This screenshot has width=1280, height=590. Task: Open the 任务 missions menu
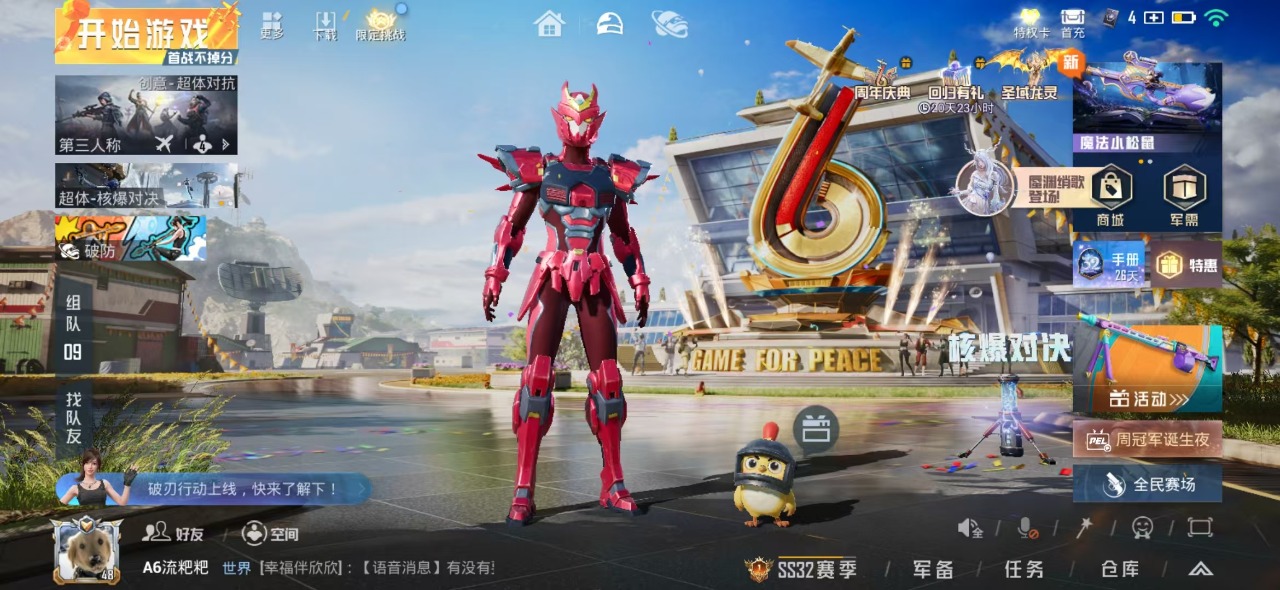[x=1024, y=569]
